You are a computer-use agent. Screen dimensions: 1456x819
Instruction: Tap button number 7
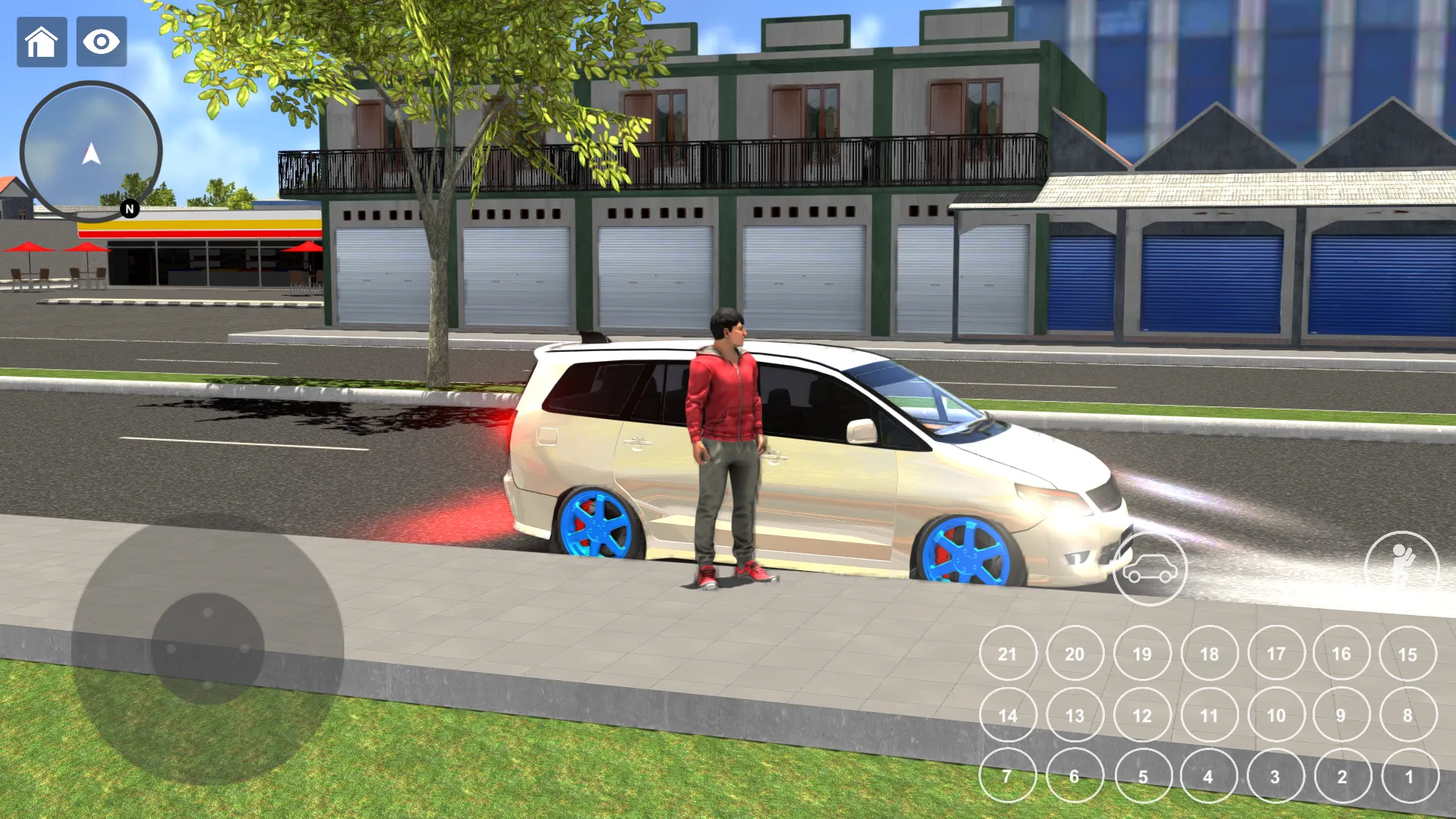(x=1008, y=775)
